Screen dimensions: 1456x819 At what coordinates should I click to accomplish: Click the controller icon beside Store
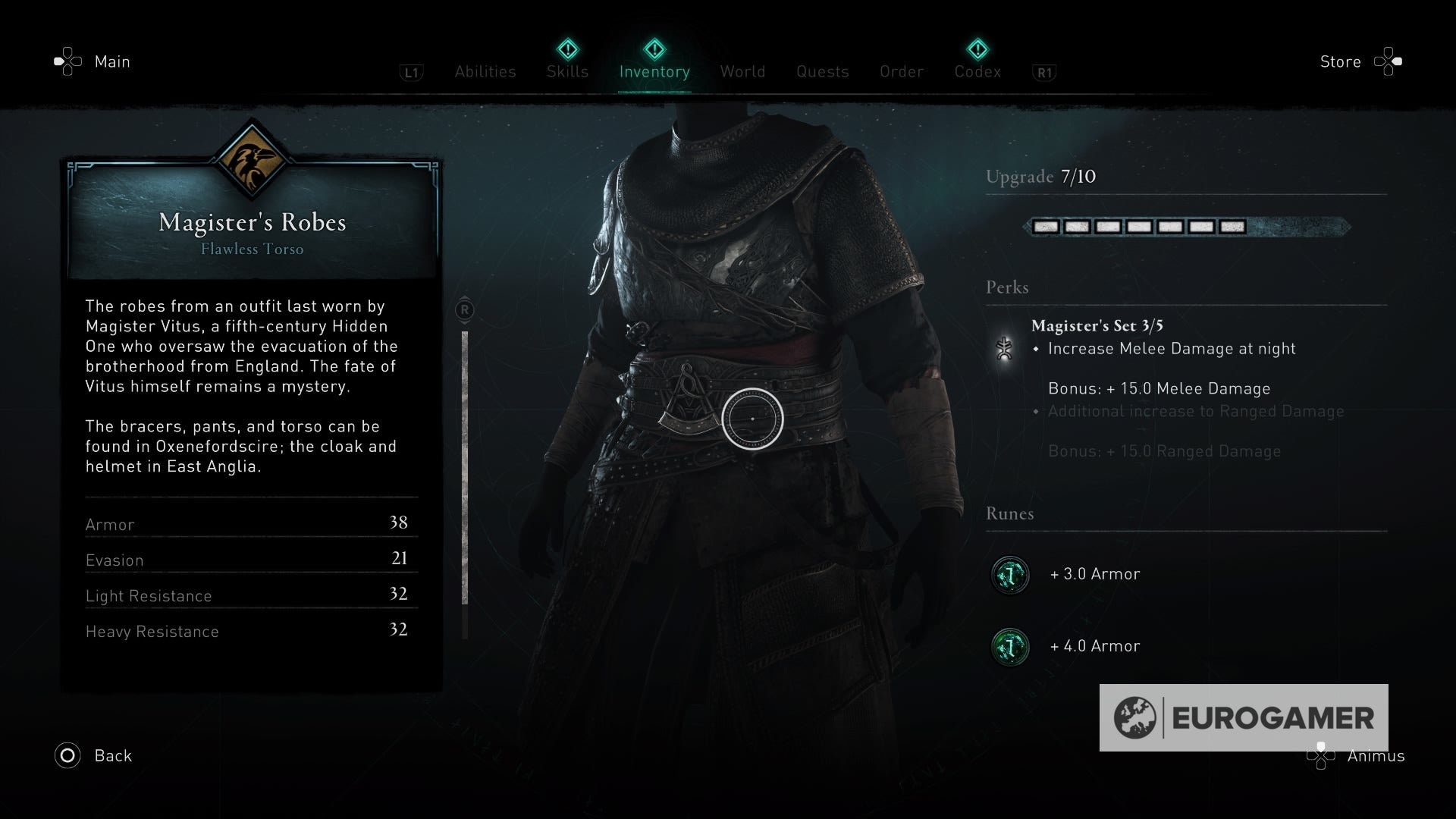1389,61
